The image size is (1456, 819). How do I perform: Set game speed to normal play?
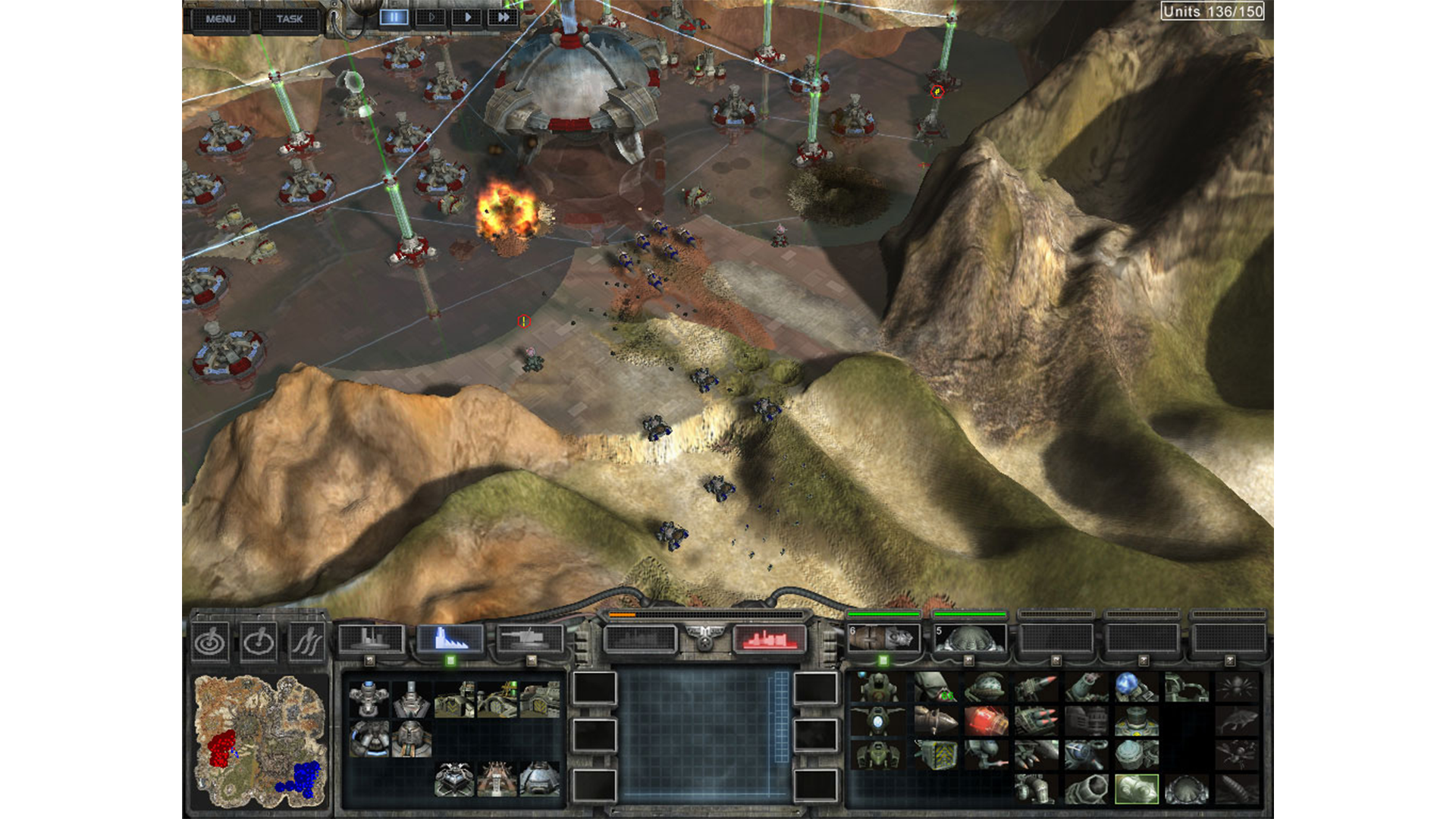point(467,17)
